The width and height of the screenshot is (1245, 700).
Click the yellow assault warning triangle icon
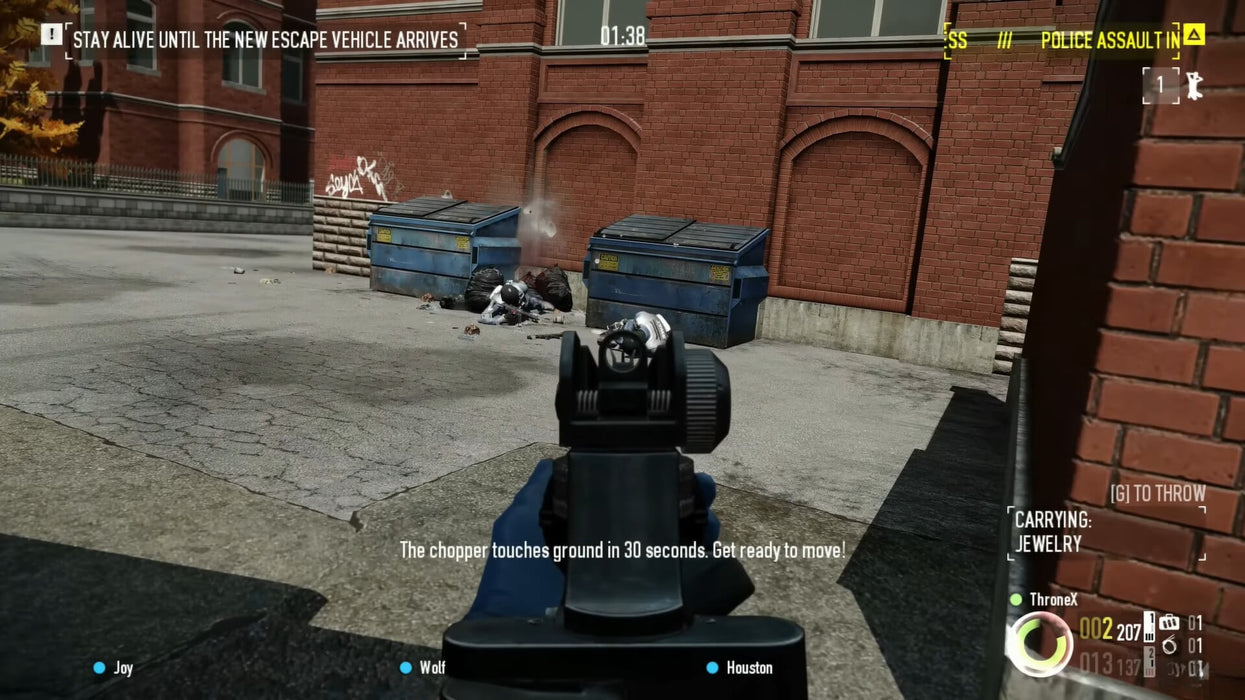[x=1193, y=35]
